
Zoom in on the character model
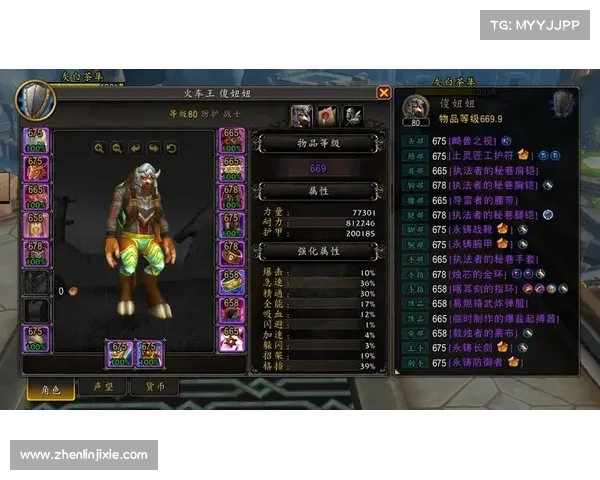100,148
